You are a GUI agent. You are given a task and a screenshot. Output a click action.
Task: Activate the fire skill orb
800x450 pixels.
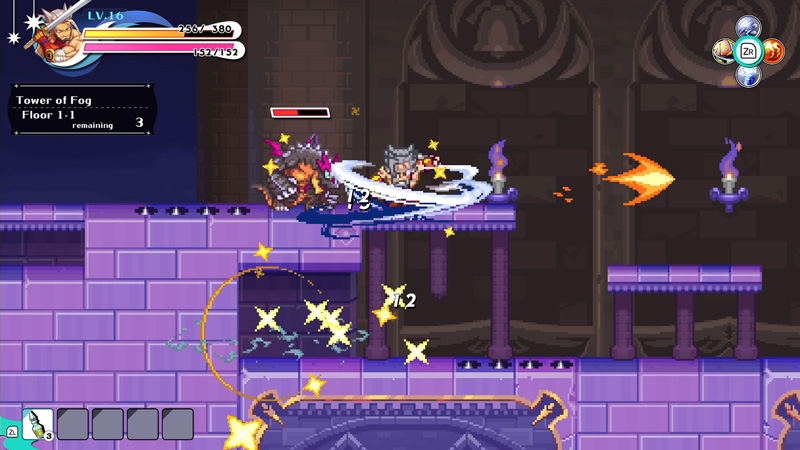pos(773,51)
